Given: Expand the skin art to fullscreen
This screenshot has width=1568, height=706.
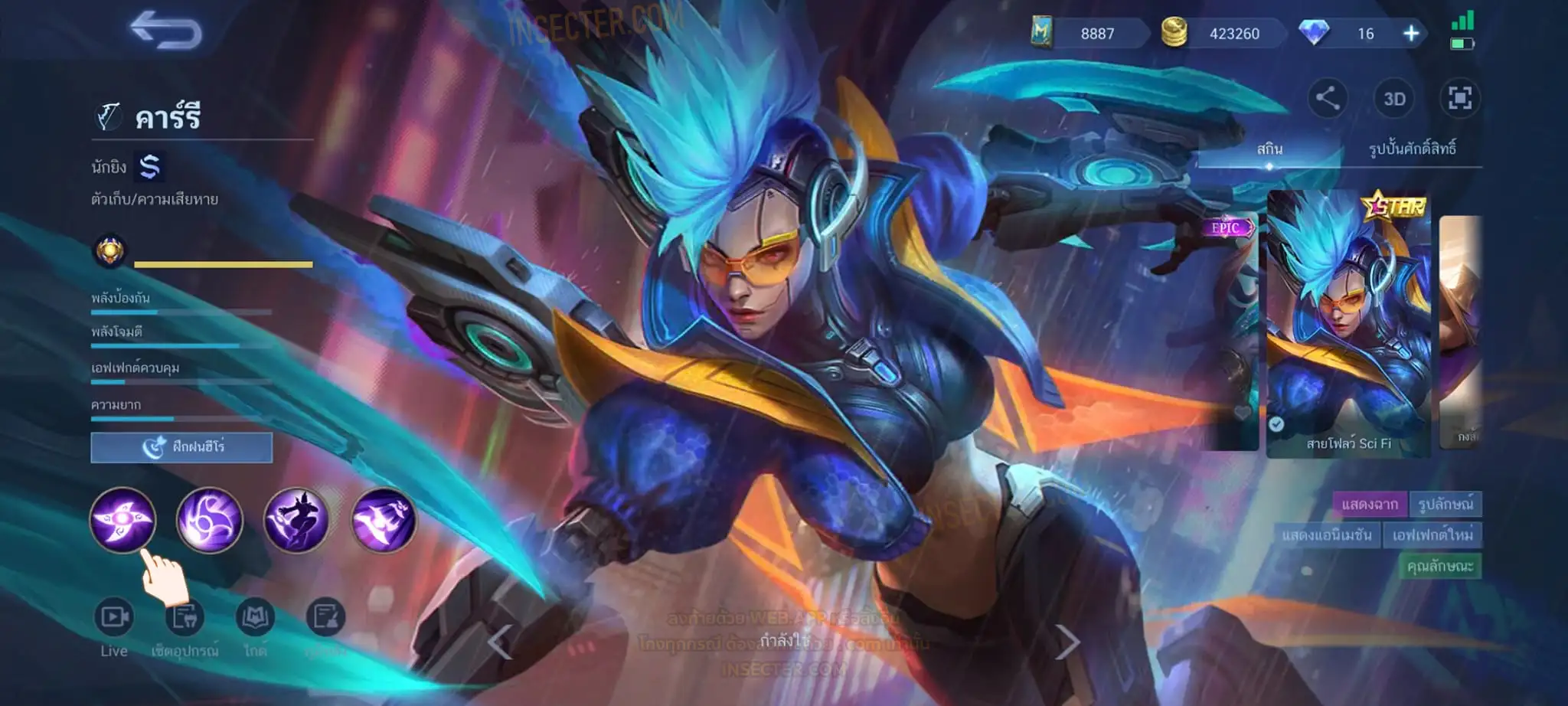Looking at the screenshot, I should click(1460, 98).
